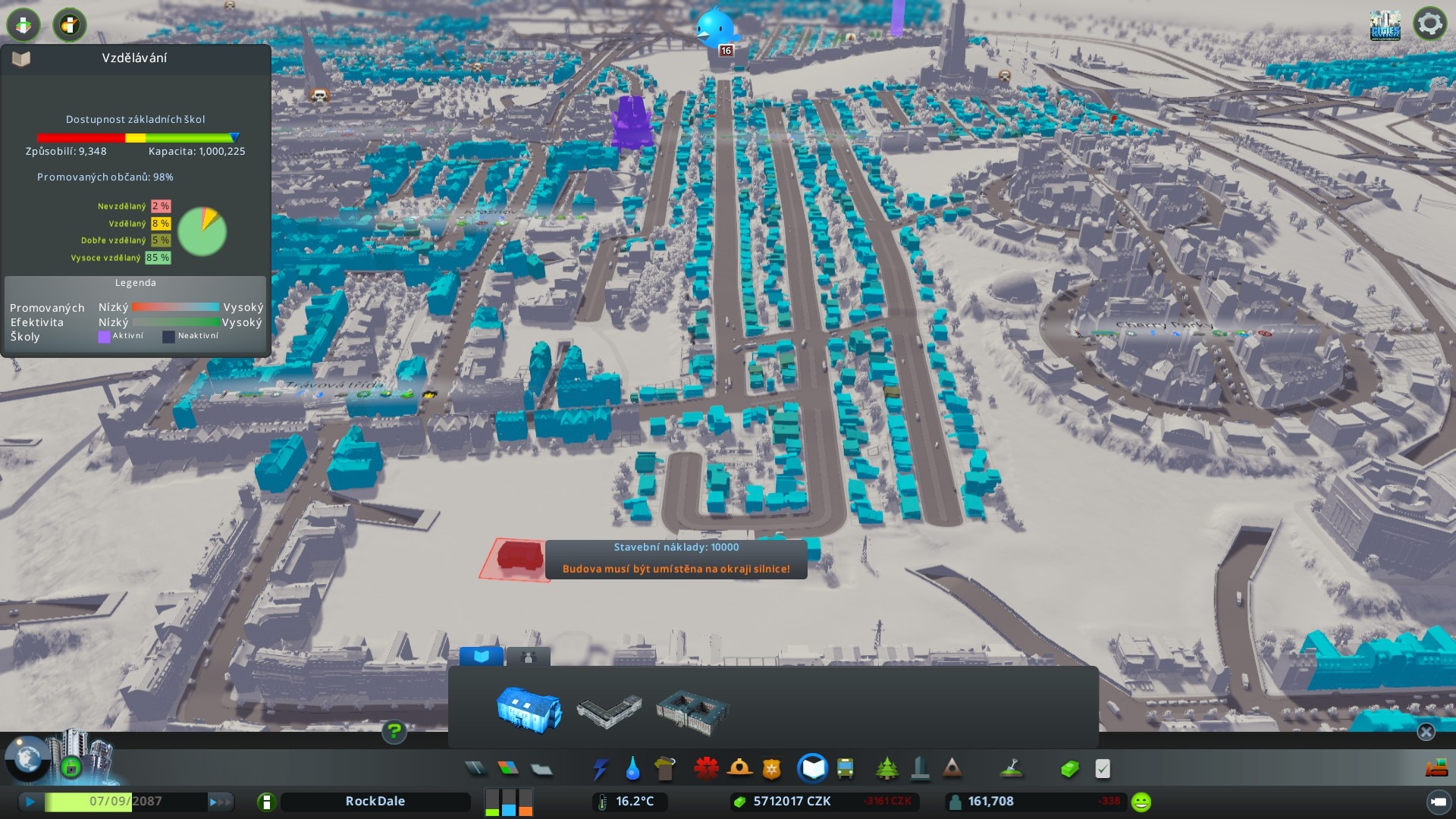The width and height of the screenshot is (1456, 819).
Task: Open the Zoning tool
Action: [x=508, y=769]
